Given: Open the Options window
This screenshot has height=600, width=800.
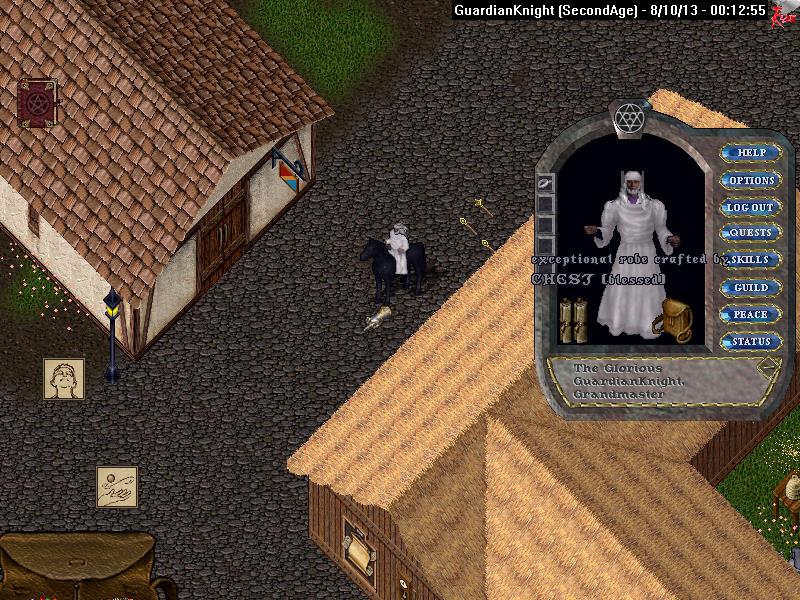Looking at the screenshot, I should click(x=751, y=180).
